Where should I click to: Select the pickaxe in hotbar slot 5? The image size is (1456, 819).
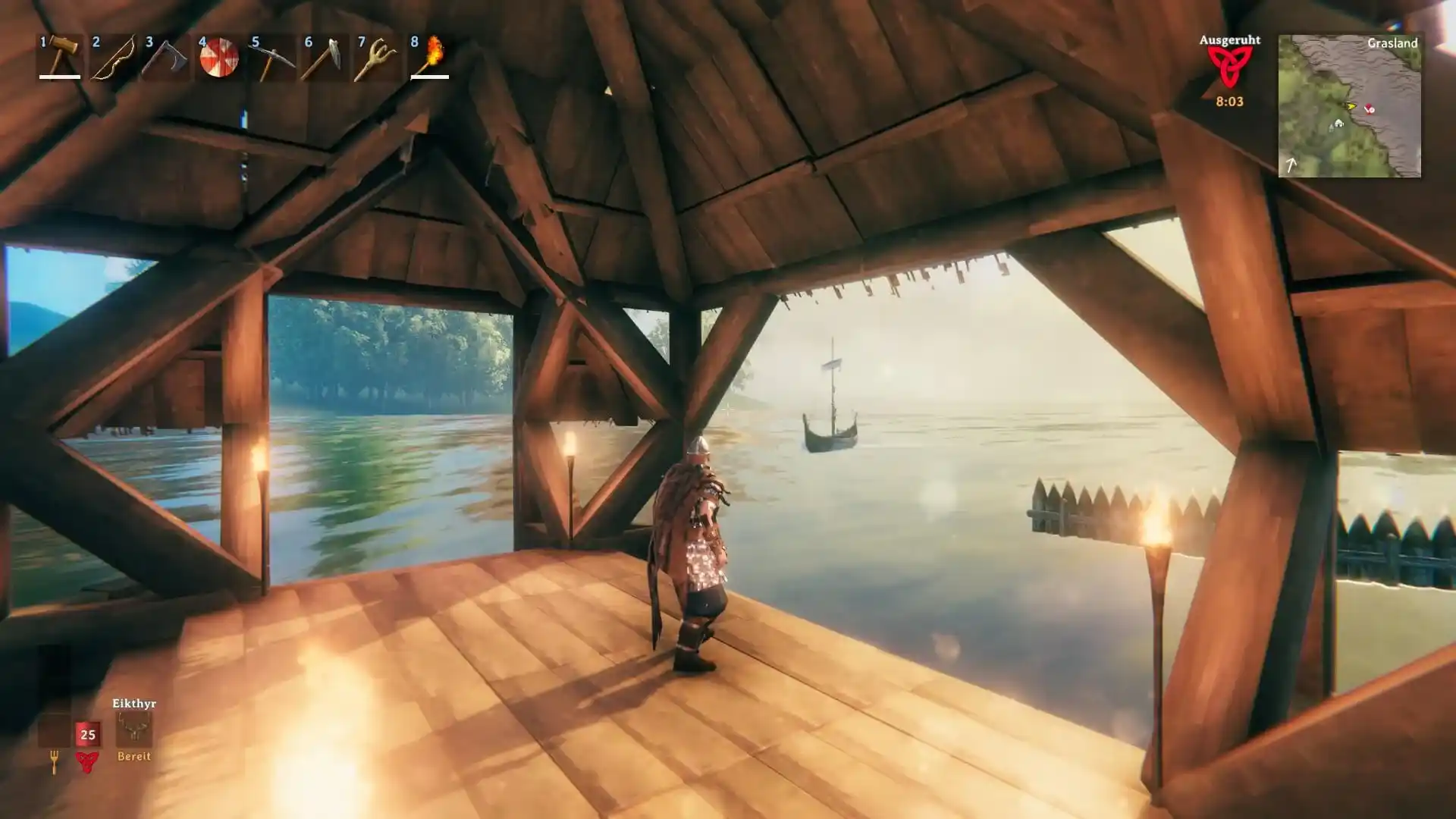point(272,57)
